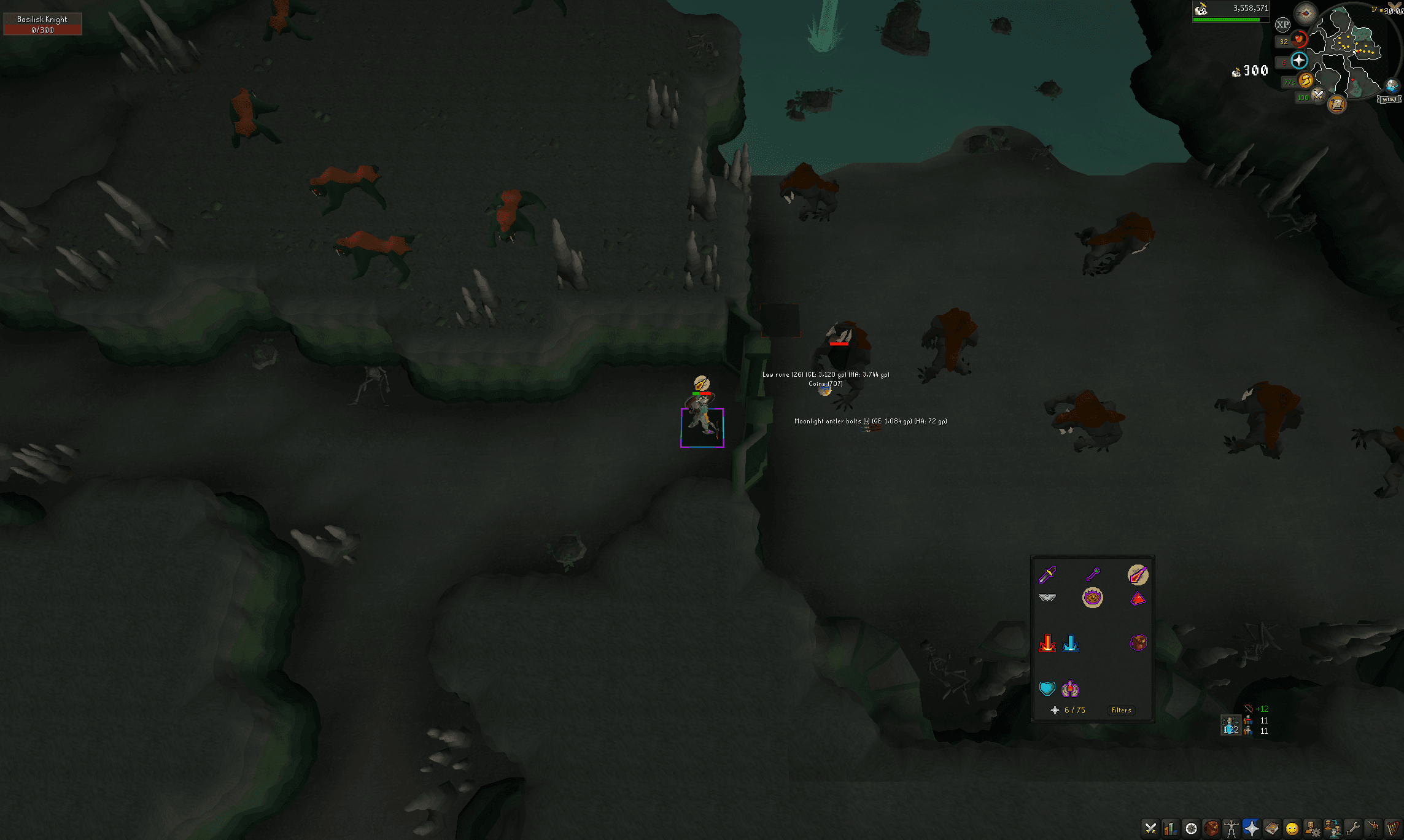Enable special attack via the crossed-swords orb
The width and height of the screenshot is (1404, 840).
pos(1317,95)
